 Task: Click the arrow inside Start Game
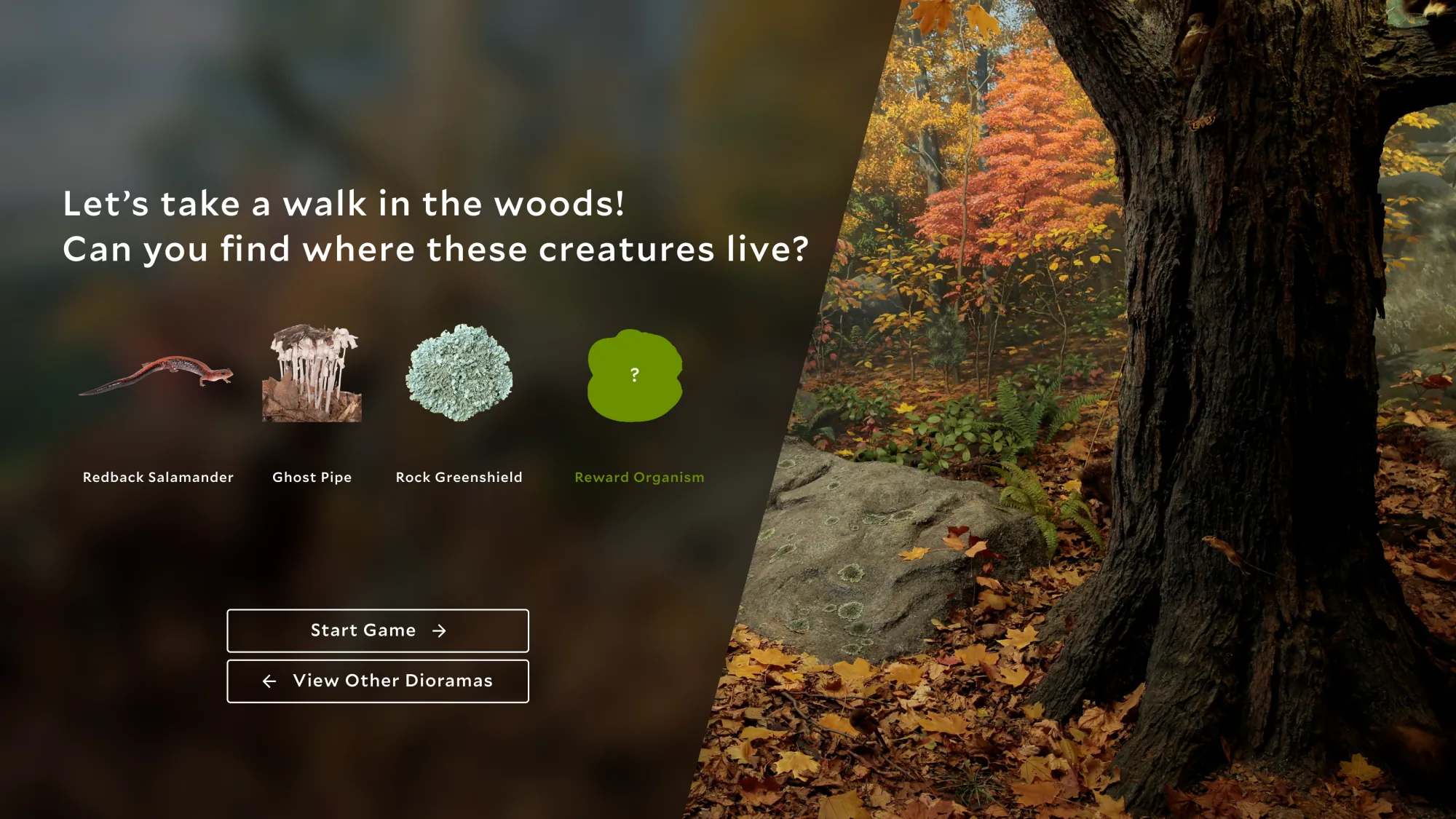440,630
